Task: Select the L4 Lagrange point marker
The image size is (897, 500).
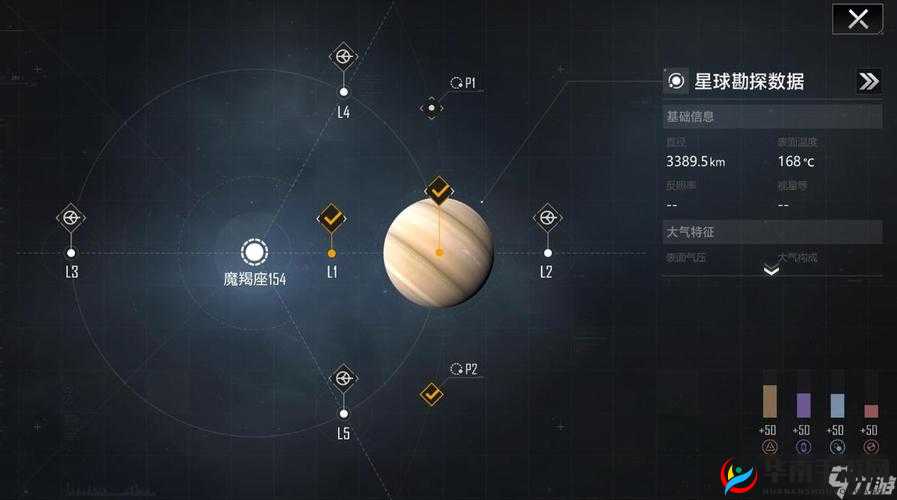Action: click(x=343, y=57)
